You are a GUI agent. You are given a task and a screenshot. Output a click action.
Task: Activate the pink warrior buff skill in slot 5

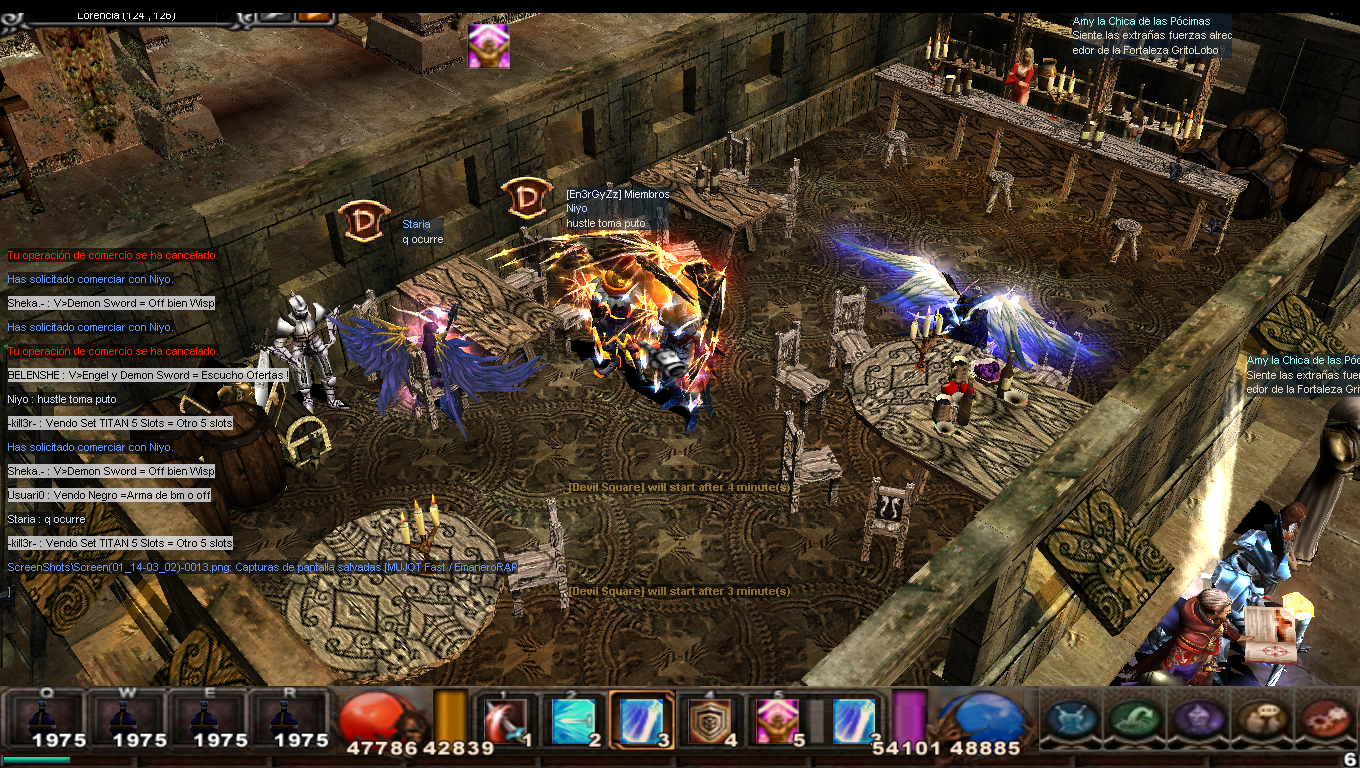776,720
